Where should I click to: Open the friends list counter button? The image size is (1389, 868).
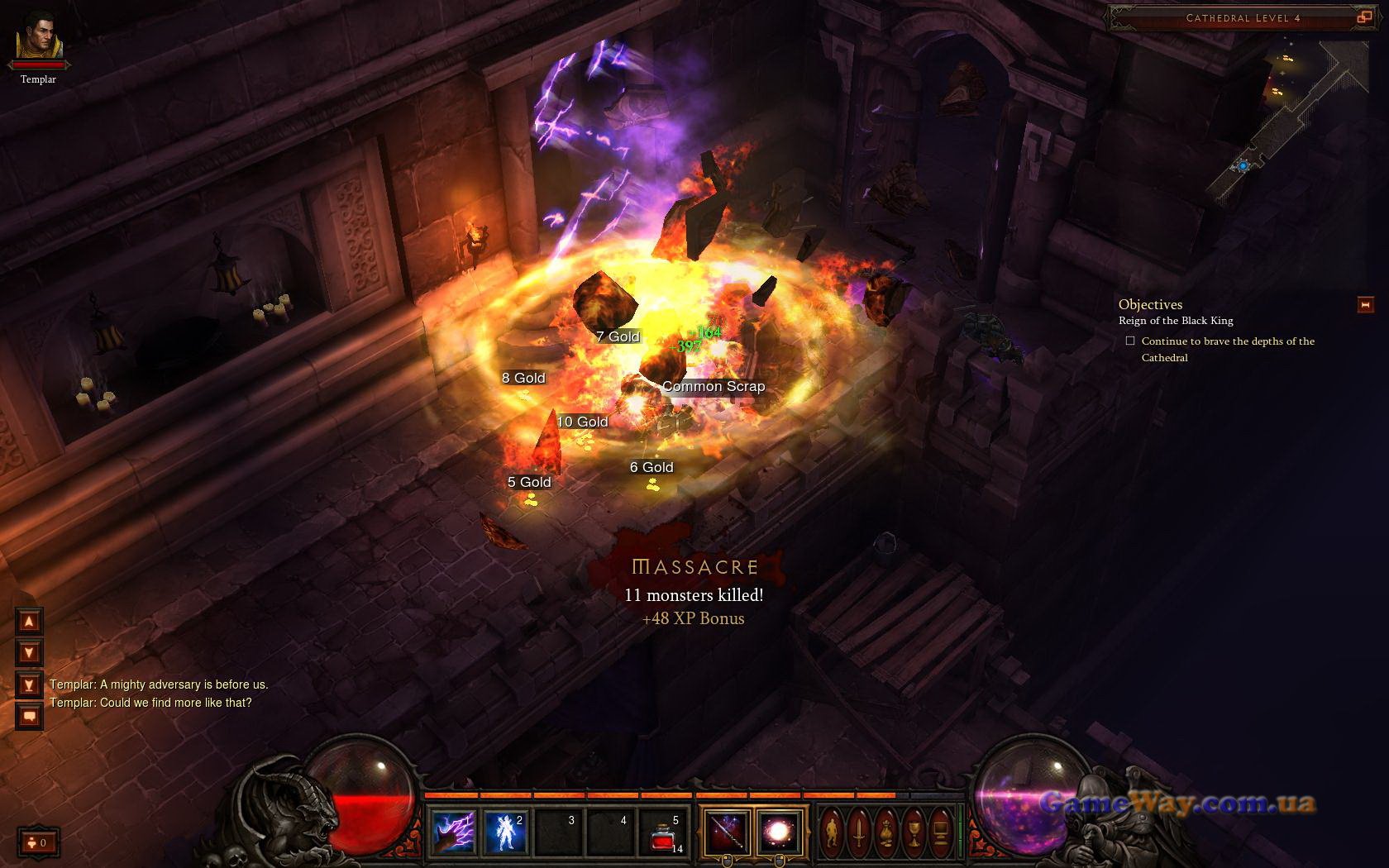click(38, 842)
